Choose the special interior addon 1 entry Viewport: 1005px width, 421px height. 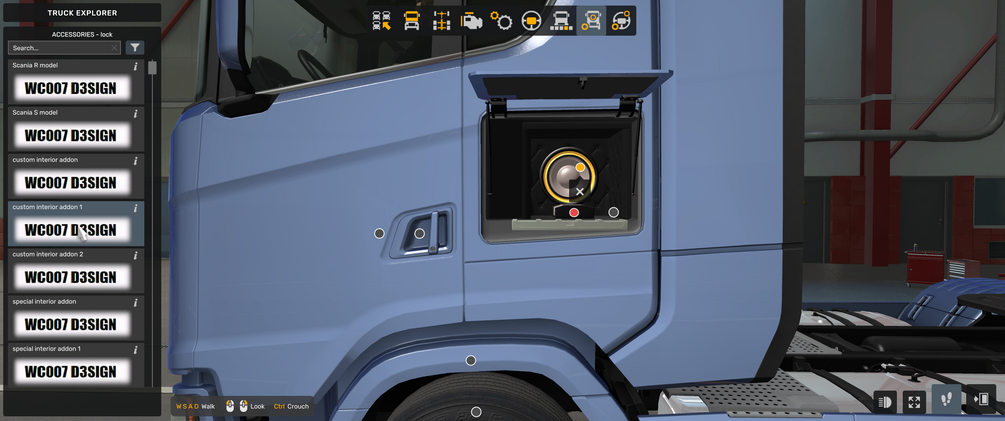tap(70, 371)
